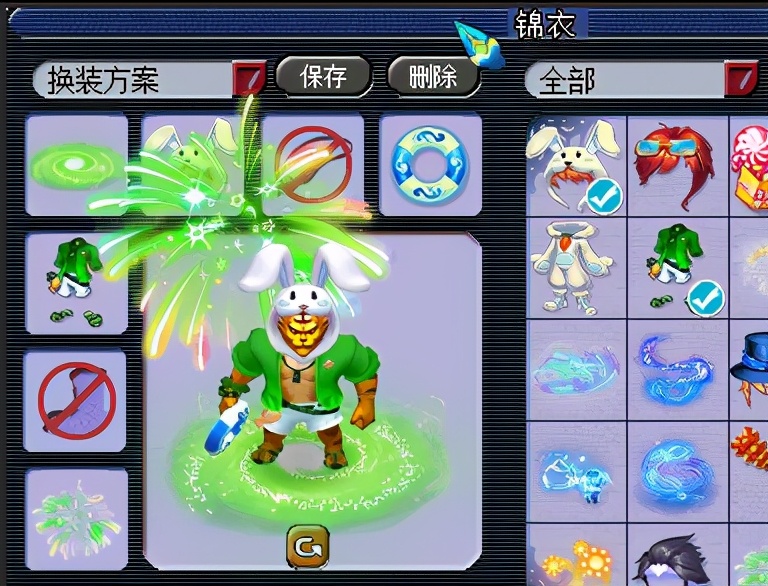Choose the checked green jacket in the list
The height and width of the screenshot is (586, 768).
point(678,268)
